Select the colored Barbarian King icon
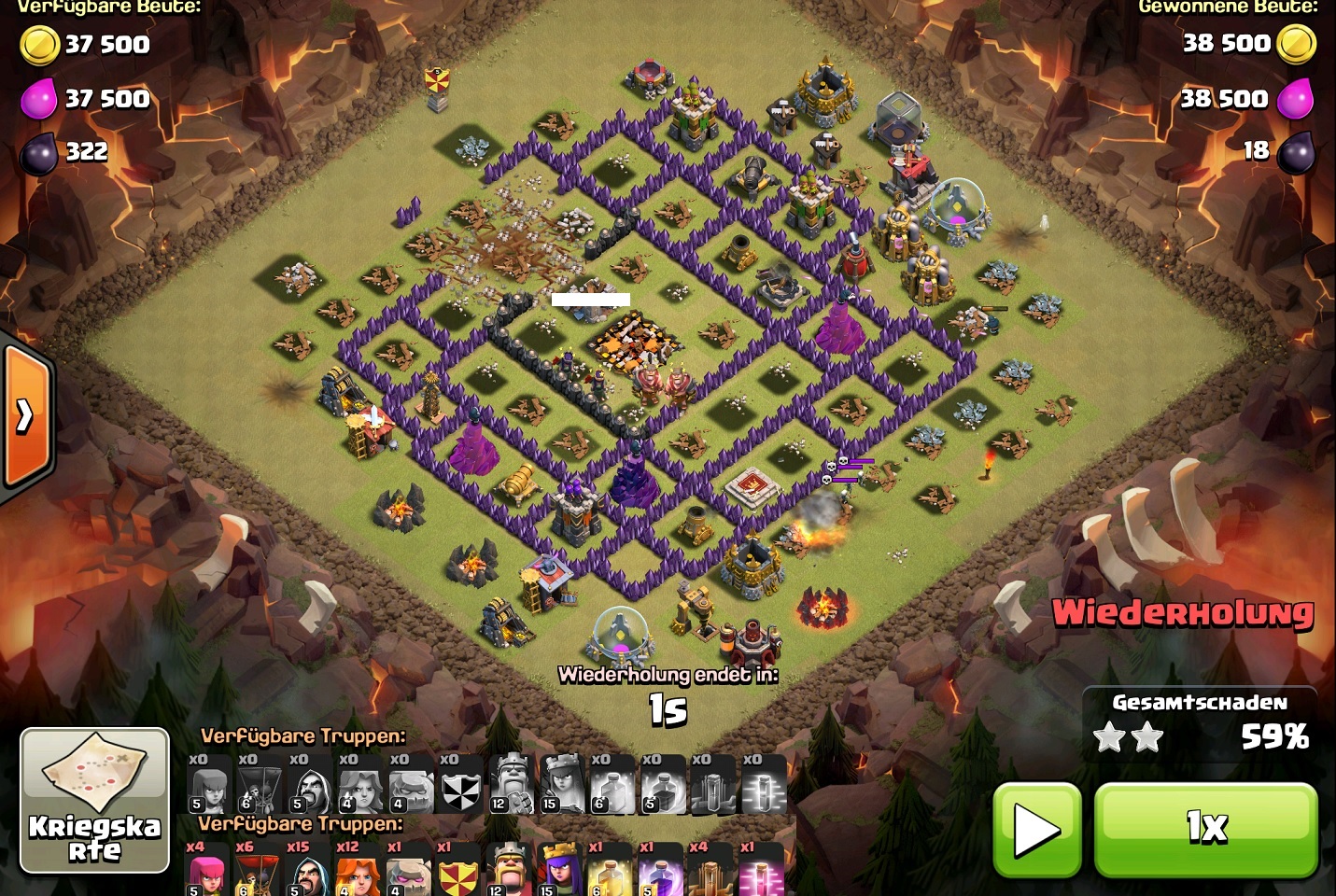The height and width of the screenshot is (896, 1336). (x=510, y=870)
